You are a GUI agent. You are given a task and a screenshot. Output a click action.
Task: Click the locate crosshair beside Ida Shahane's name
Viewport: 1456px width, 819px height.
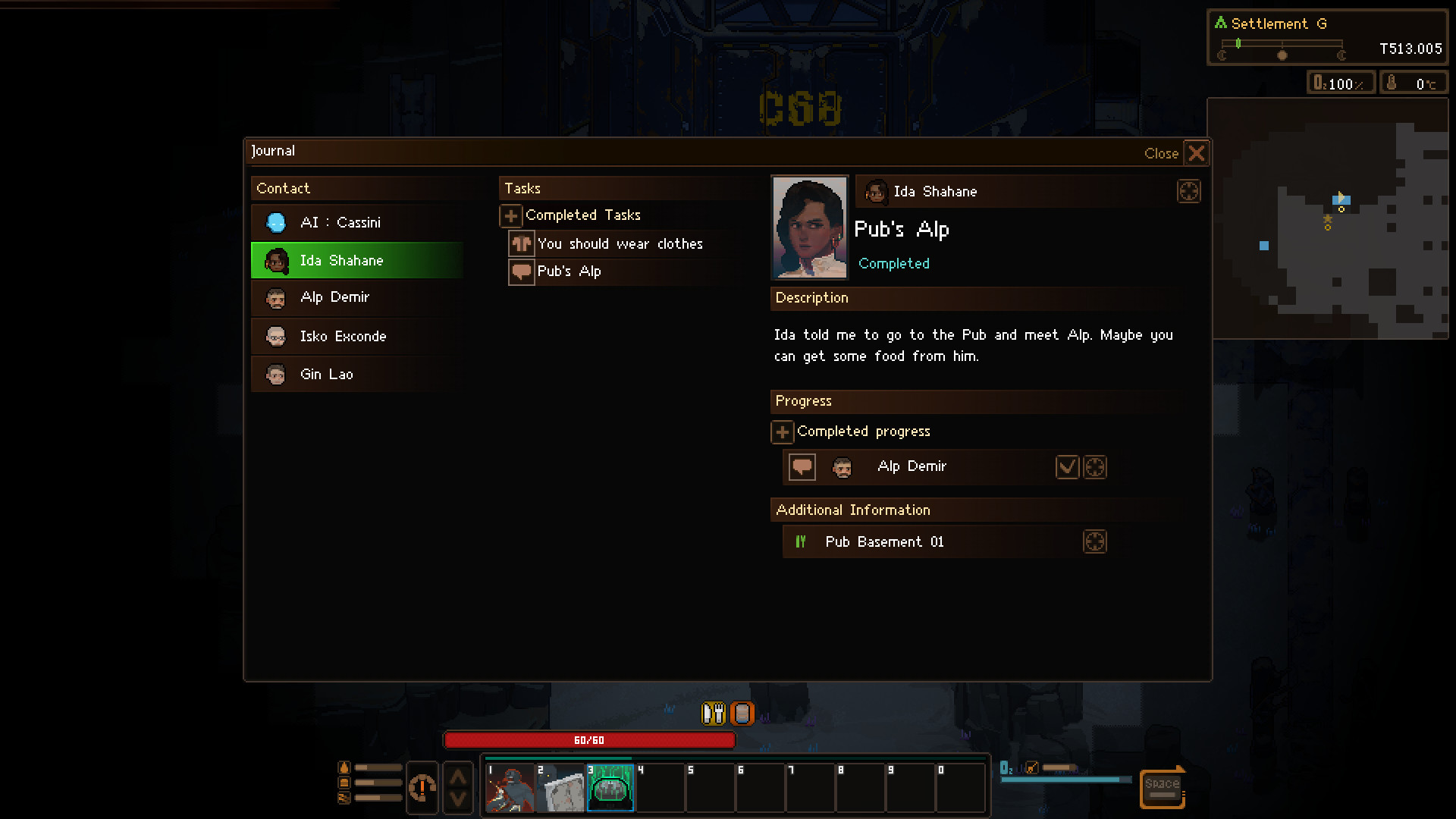tap(1188, 191)
